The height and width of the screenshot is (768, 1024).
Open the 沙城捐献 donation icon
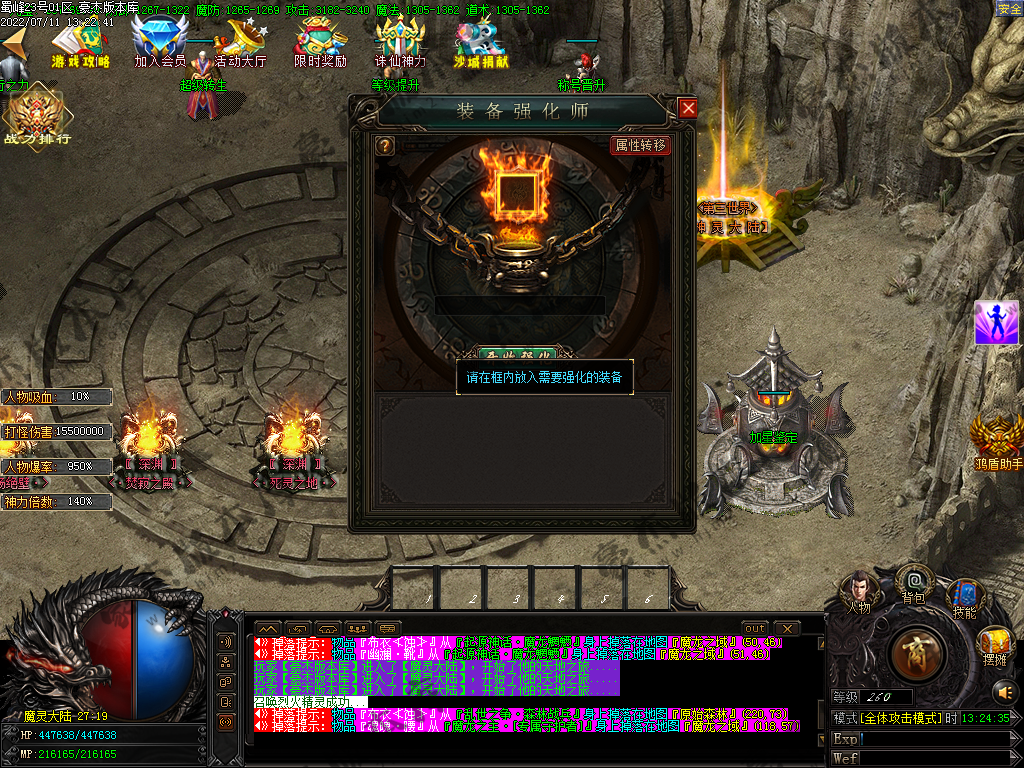tap(480, 43)
